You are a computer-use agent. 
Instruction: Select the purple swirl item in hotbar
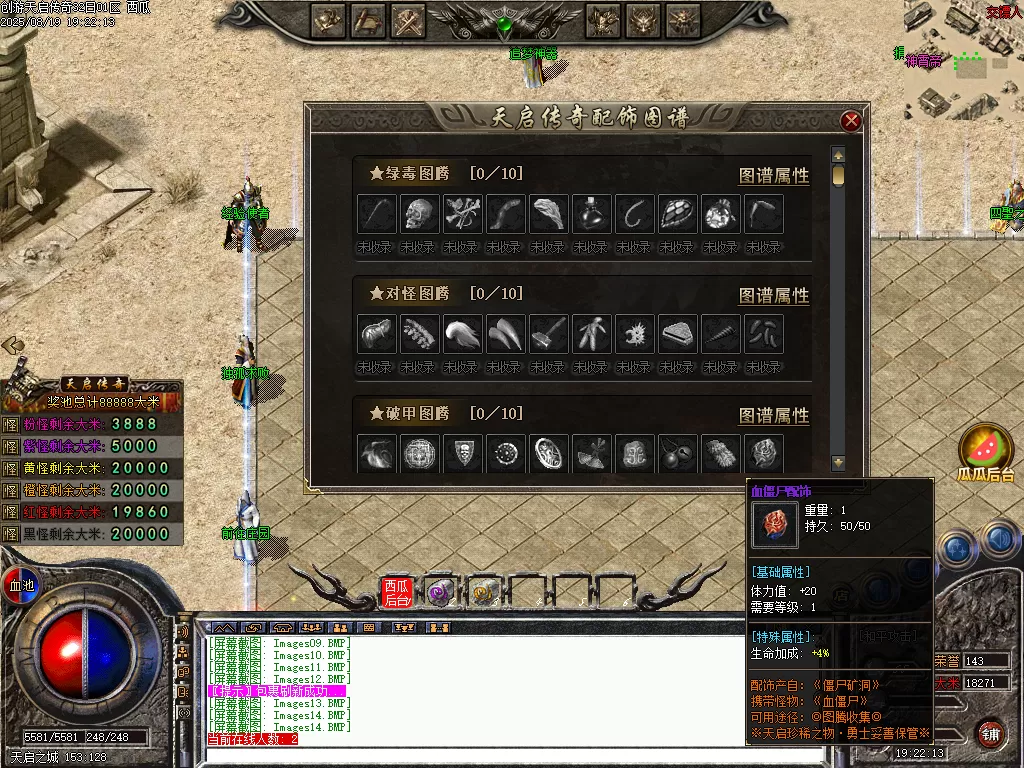tap(440, 593)
